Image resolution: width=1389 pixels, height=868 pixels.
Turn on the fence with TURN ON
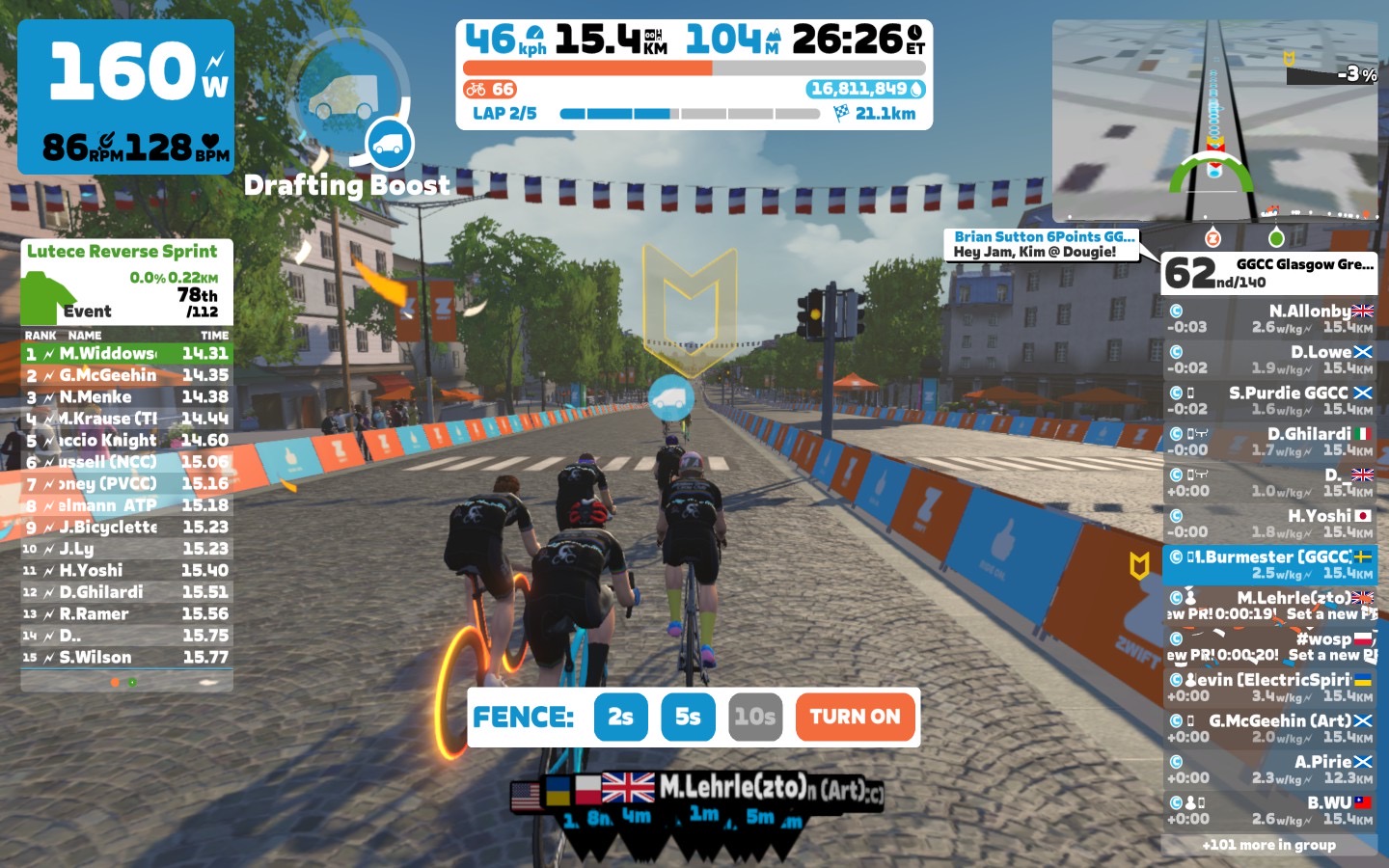click(x=855, y=717)
